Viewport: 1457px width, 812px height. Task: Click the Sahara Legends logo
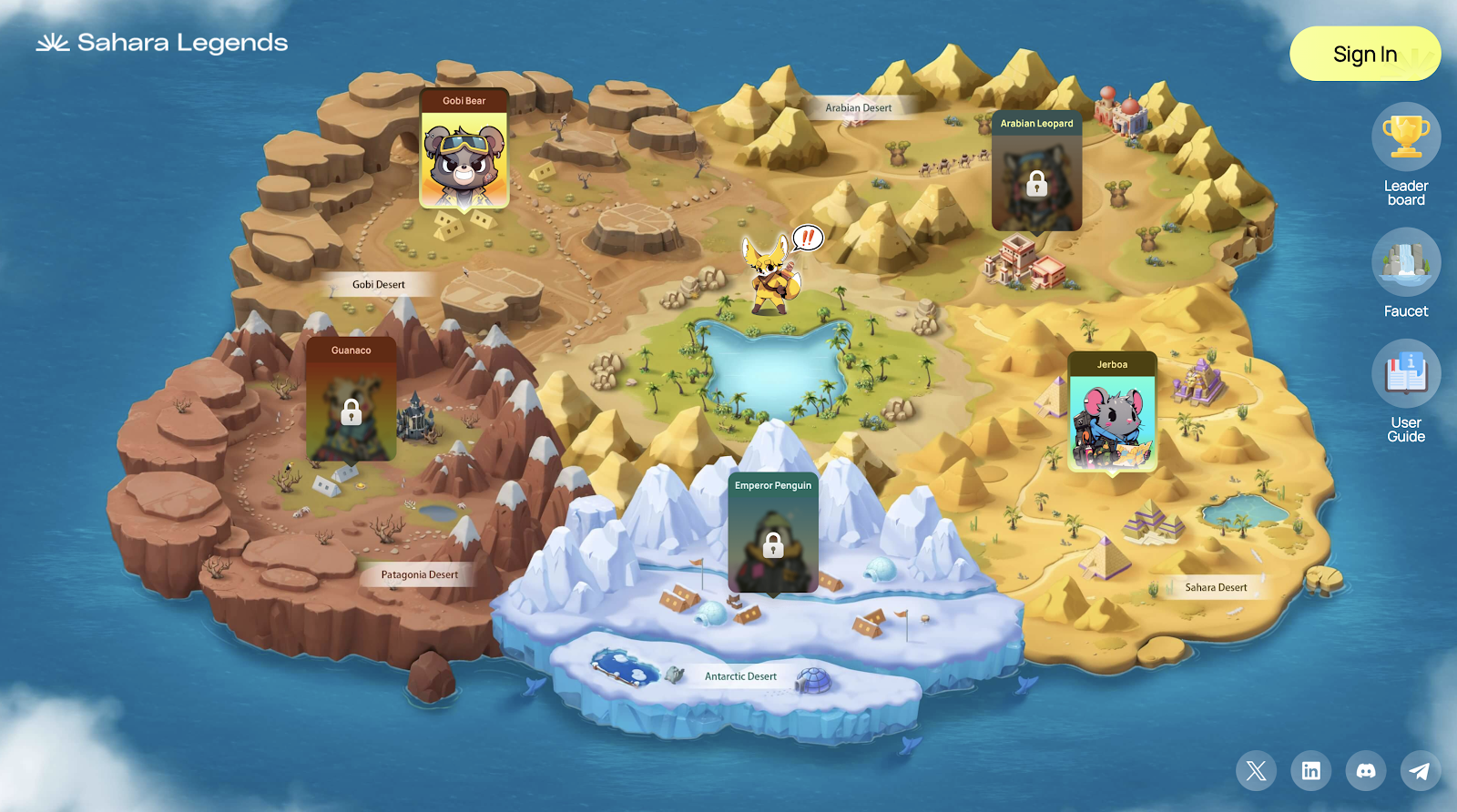pos(162,43)
